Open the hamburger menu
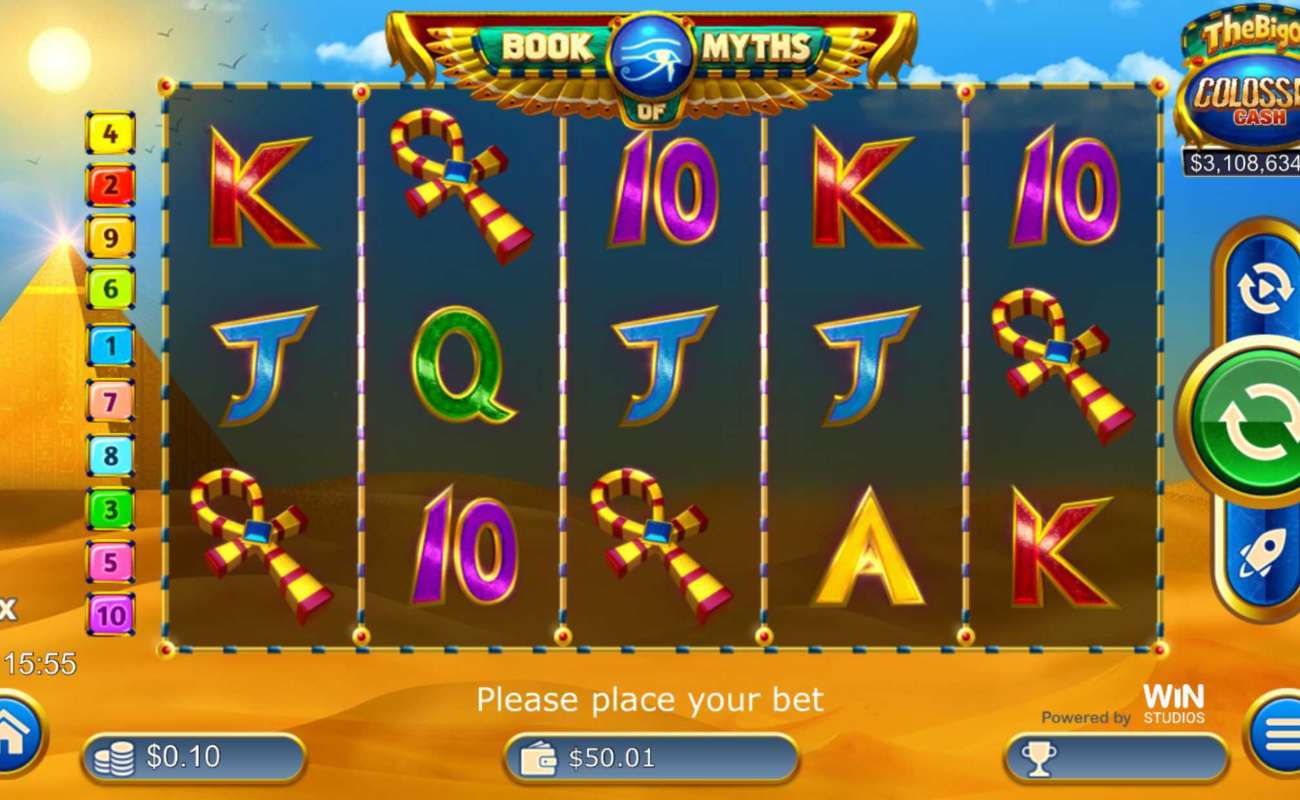Viewport: 1300px width, 800px height. click(x=1279, y=735)
